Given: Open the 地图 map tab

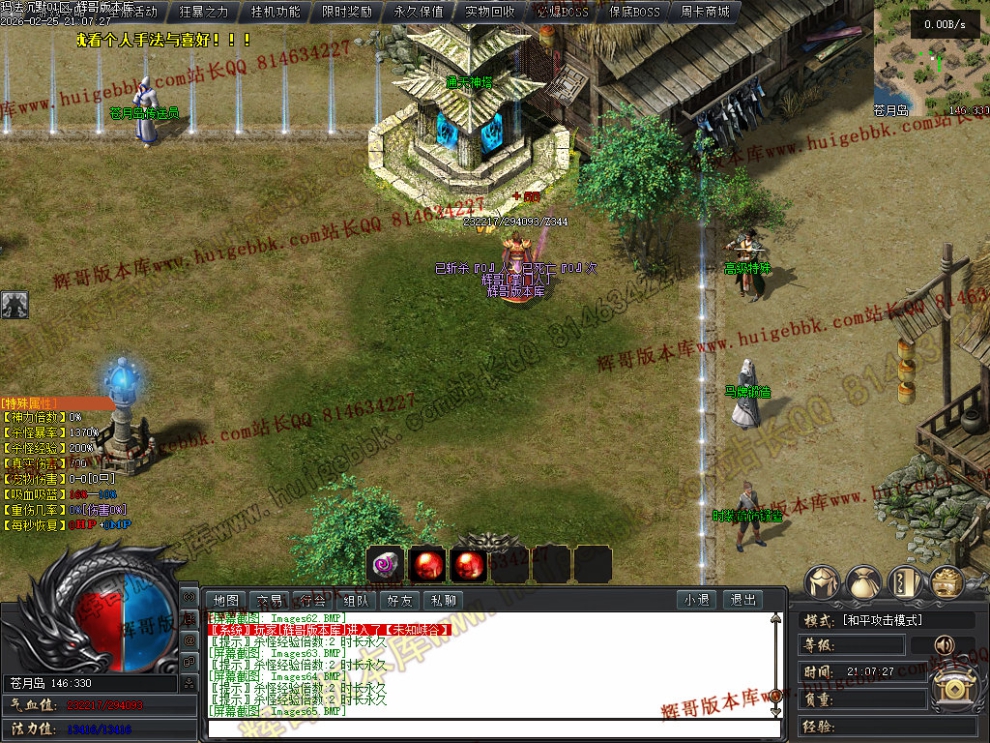Looking at the screenshot, I should tap(227, 600).
